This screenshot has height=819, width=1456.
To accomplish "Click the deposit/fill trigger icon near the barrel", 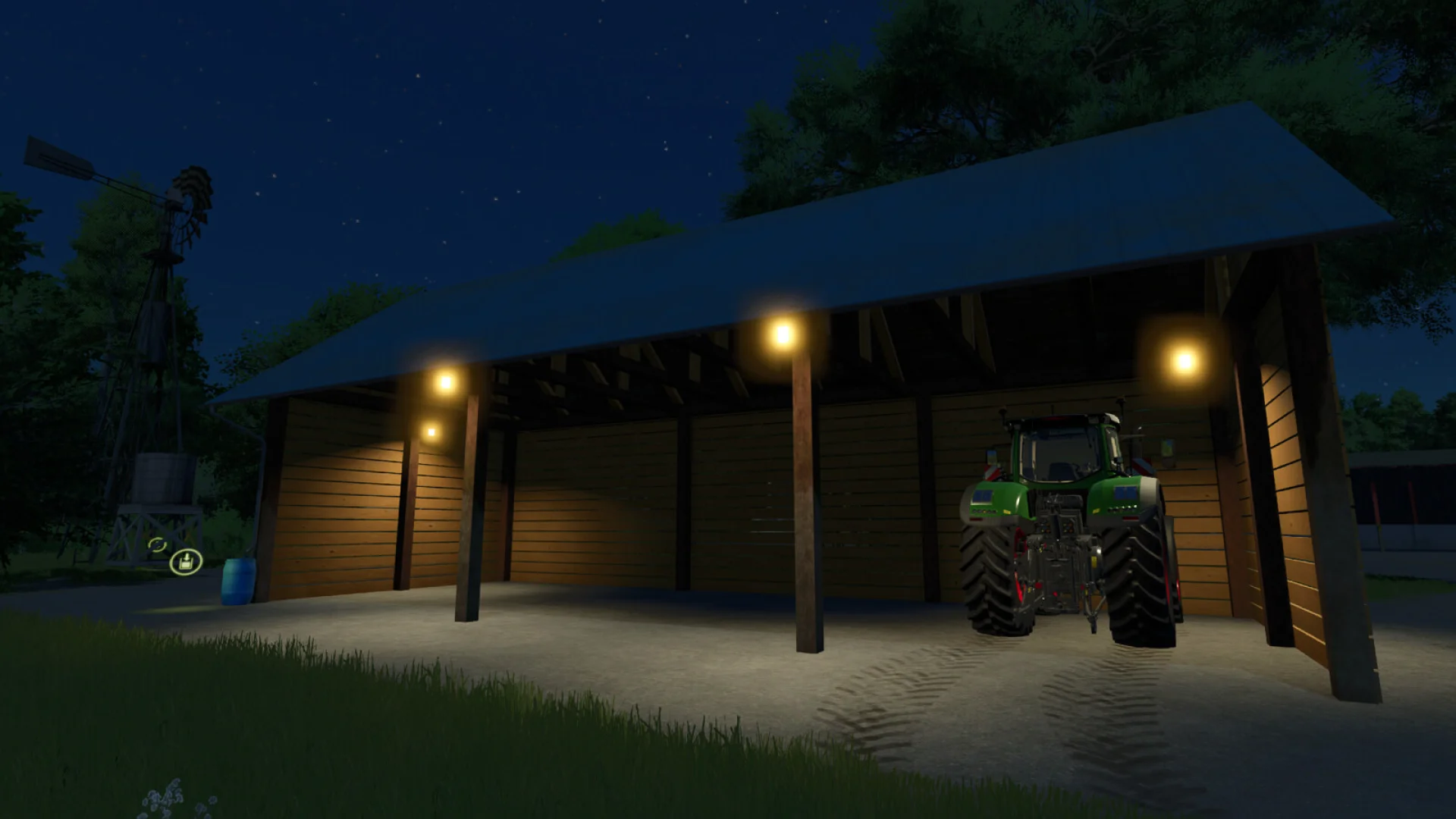I will [186, 562].
